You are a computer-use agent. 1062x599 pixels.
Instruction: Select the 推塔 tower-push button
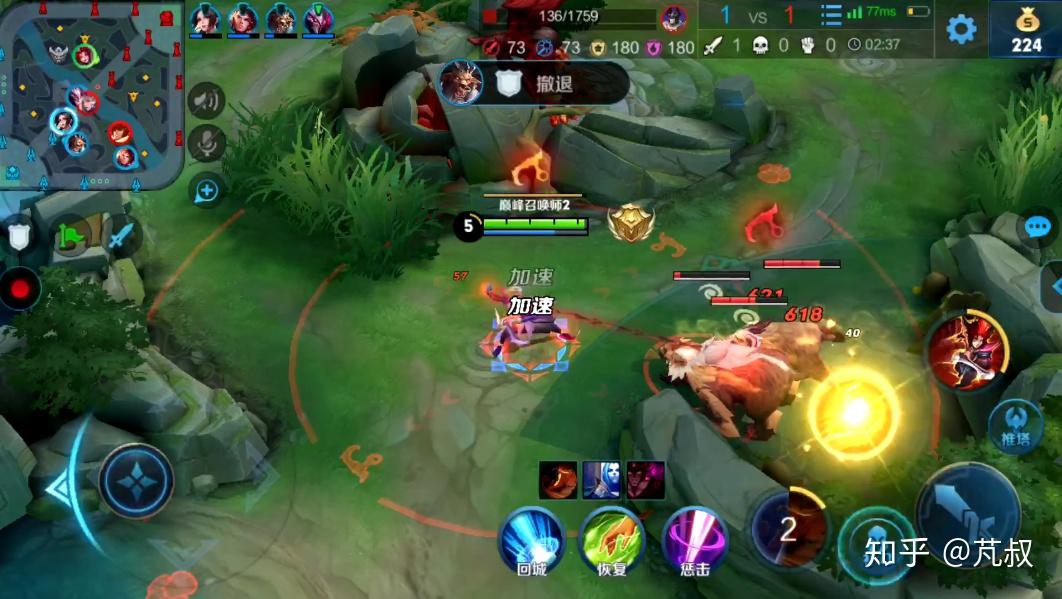(x=1016, y=427)
